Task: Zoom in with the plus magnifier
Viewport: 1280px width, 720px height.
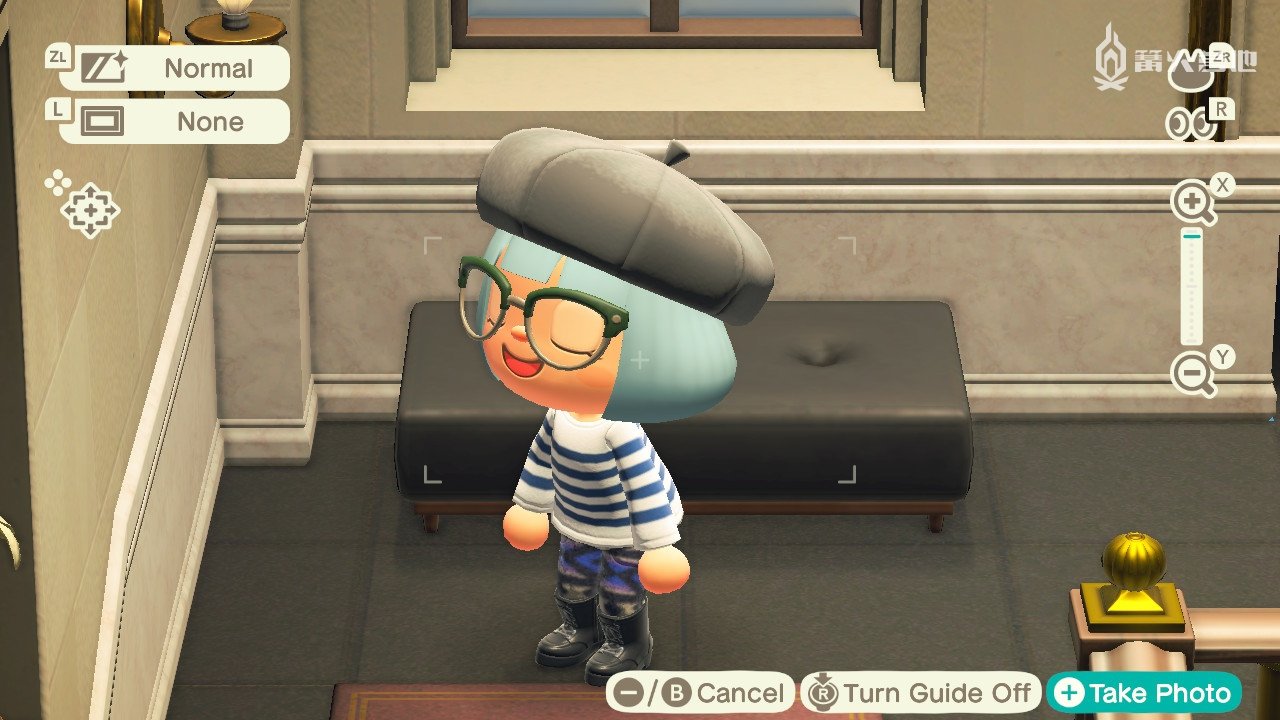Action: coord(1192,203)
